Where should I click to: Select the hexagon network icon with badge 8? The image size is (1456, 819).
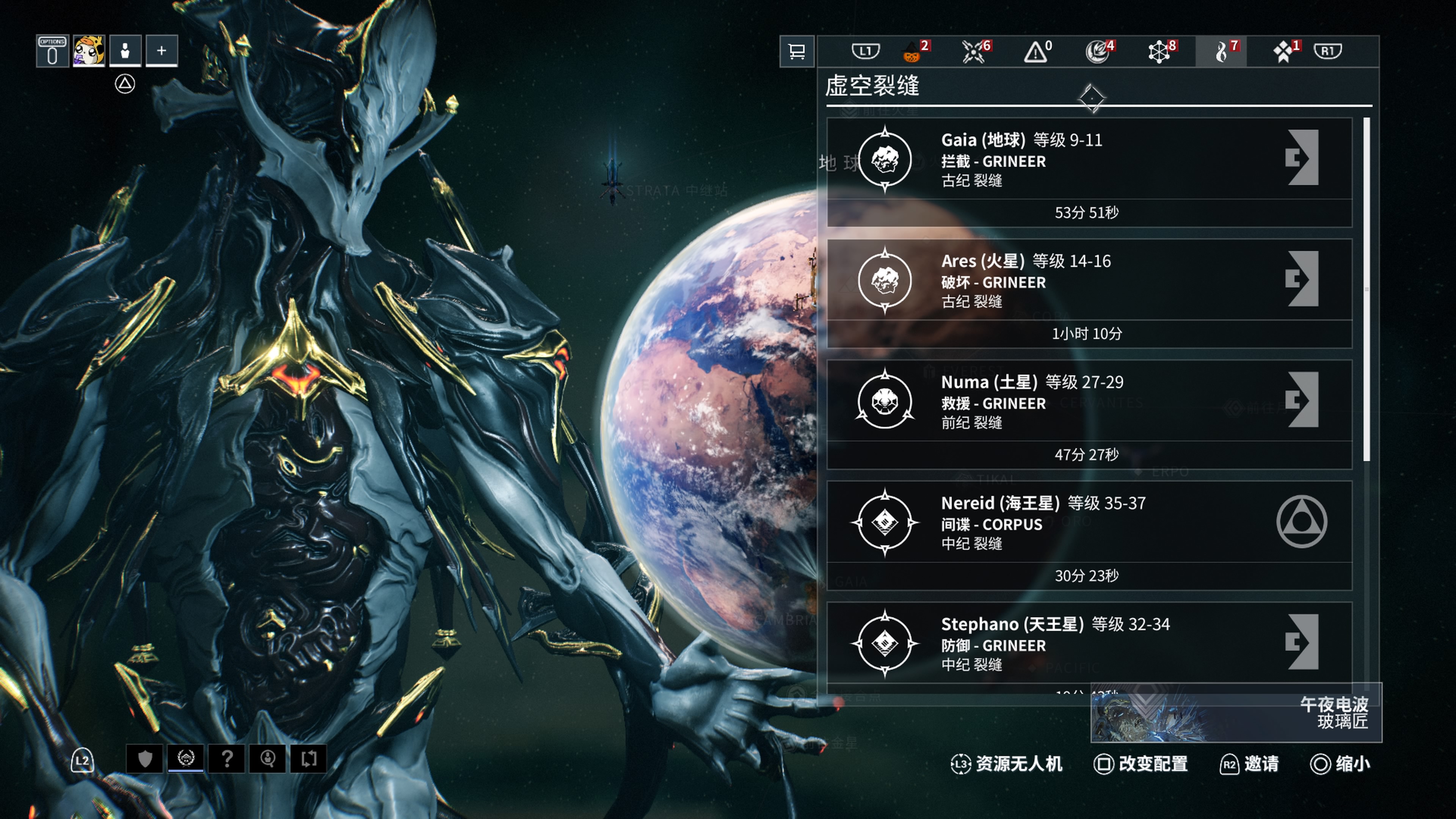coord(1159,52)
